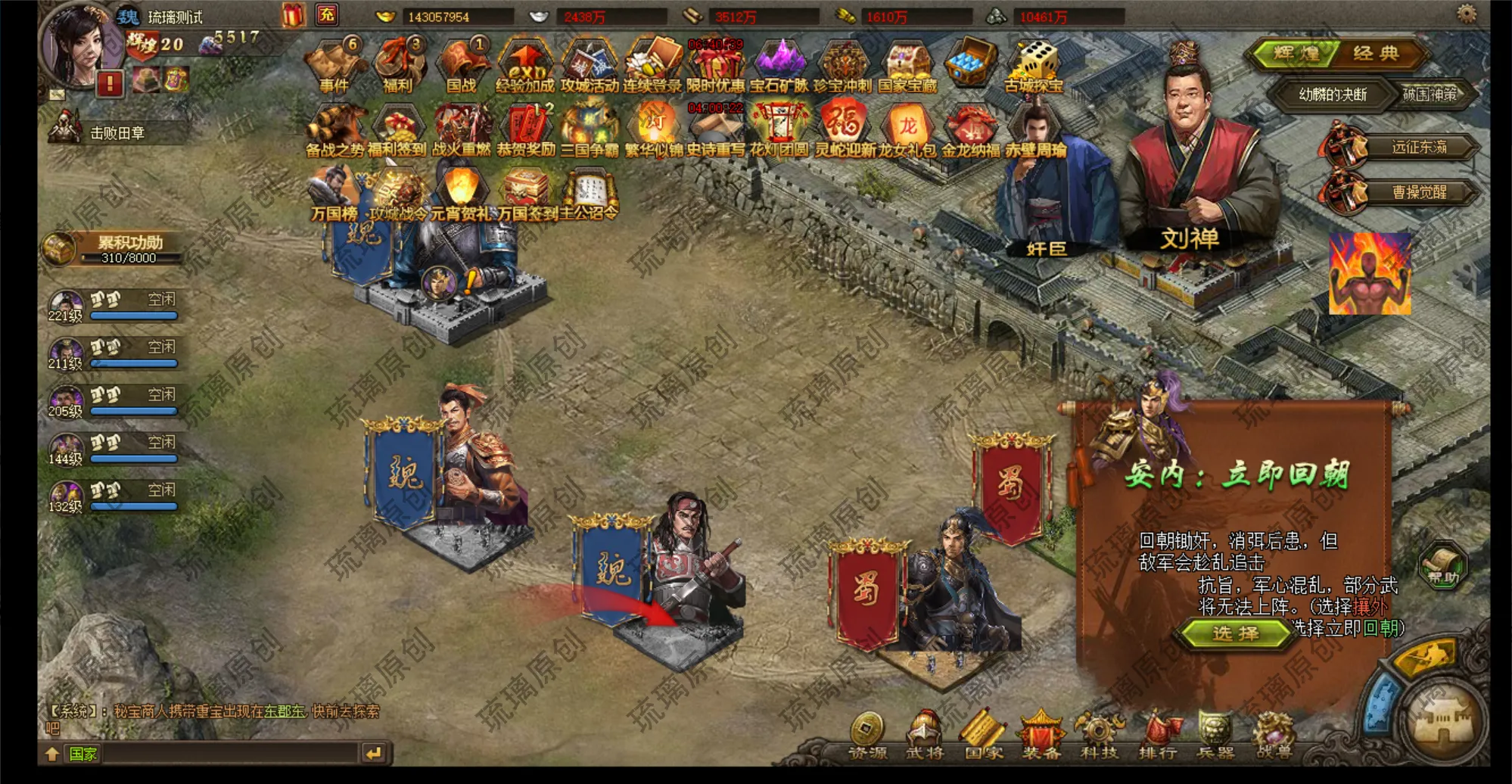
Task: Switch to the 辉煌 tab
Action: (1297, 53)
